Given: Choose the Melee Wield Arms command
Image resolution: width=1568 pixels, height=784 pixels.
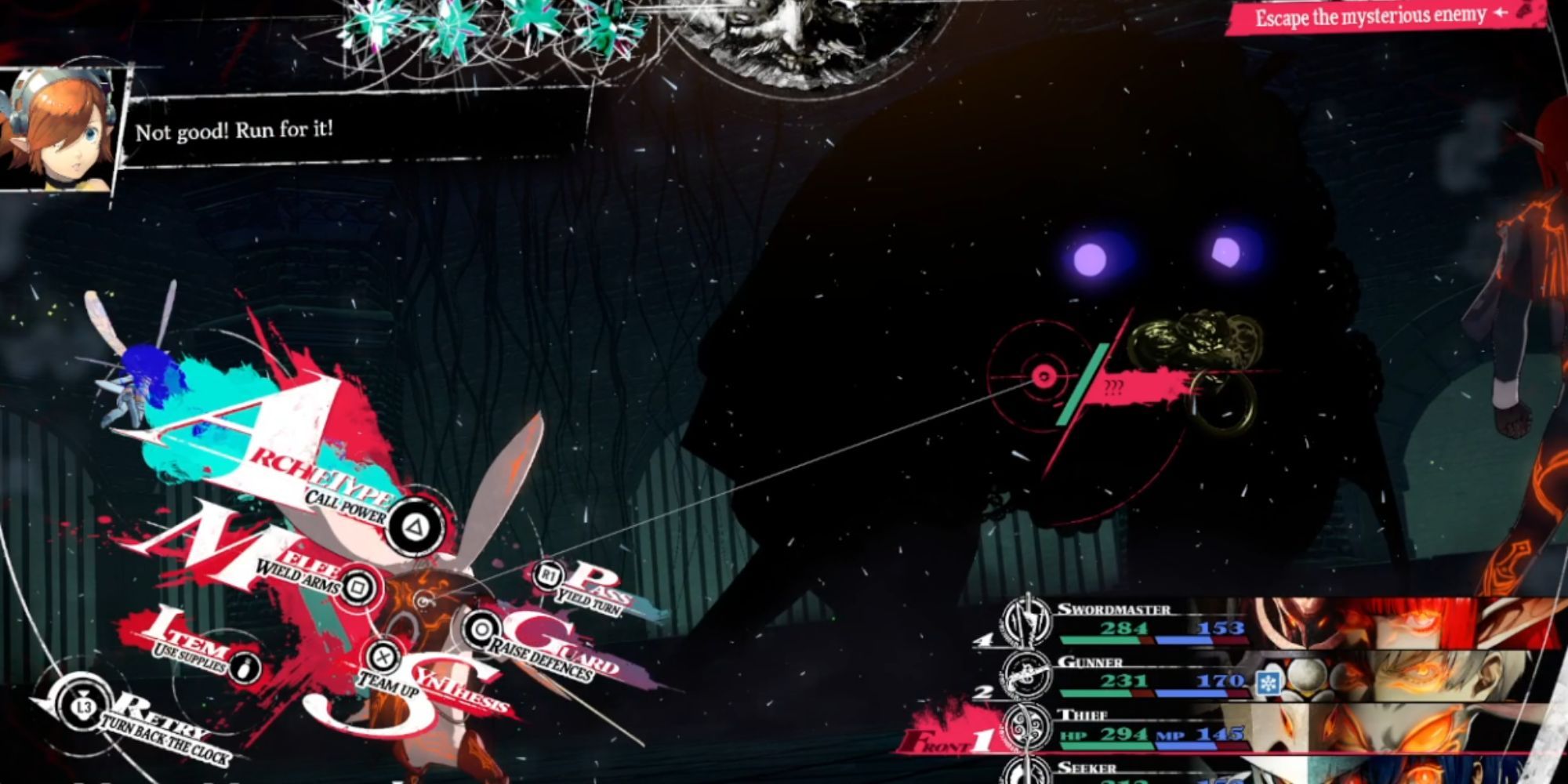Looking at the screenshot, I should [x=358, y=587].
